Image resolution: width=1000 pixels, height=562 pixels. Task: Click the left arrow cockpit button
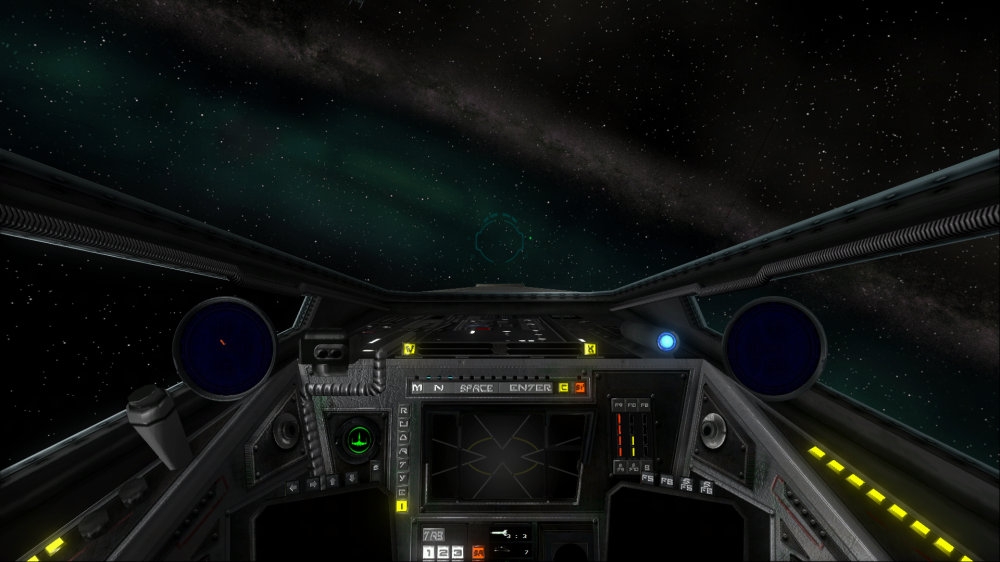tap(294, 488)
